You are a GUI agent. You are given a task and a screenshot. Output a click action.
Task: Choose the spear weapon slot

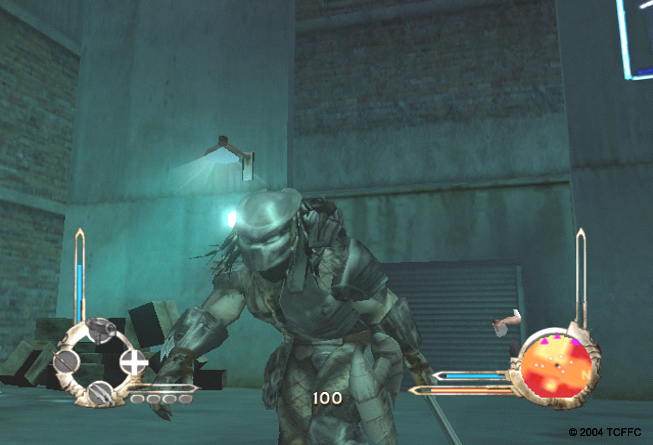pos(67,360)
